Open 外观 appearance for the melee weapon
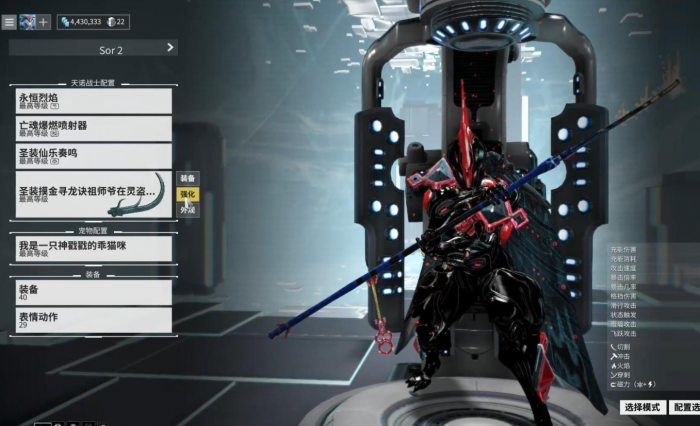The height and width of the screenshot is (426, 700). coord(188,210)
